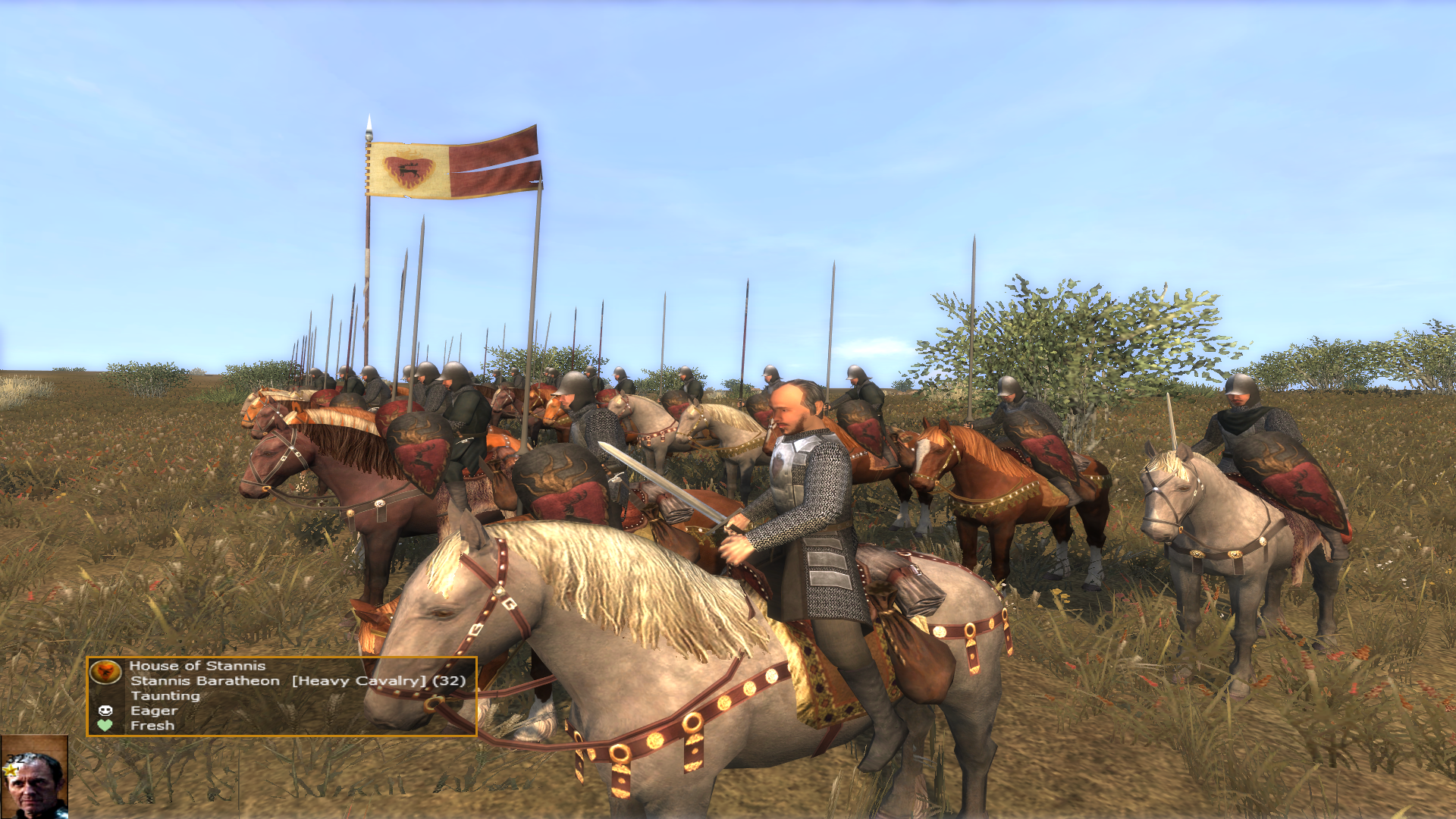Click the Taunting status line in the tooltip
Image resolution: width=1456 pixels, height=819 pixels.
[165, 696]
